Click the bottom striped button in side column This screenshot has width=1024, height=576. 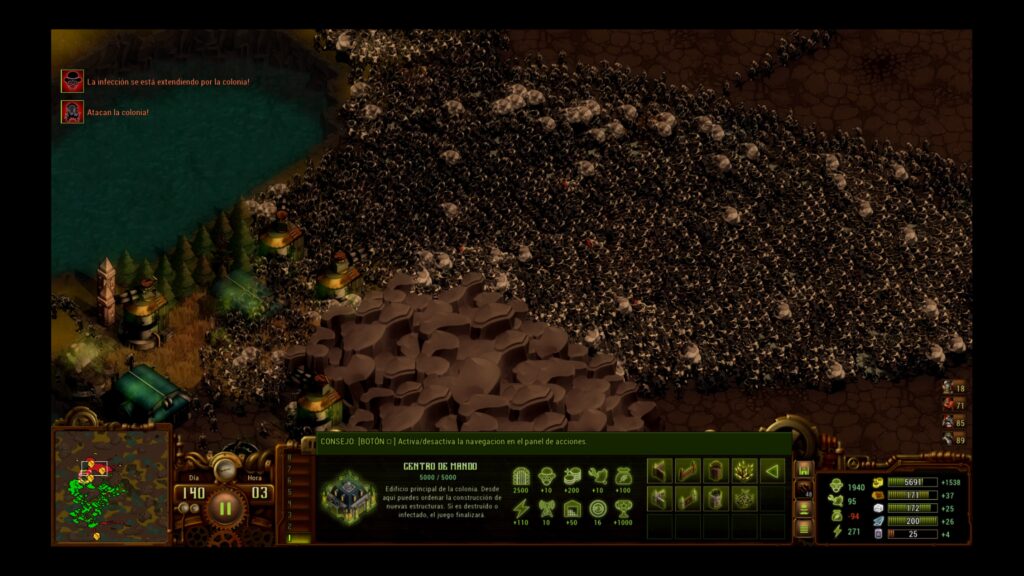(x=803, y=528)
